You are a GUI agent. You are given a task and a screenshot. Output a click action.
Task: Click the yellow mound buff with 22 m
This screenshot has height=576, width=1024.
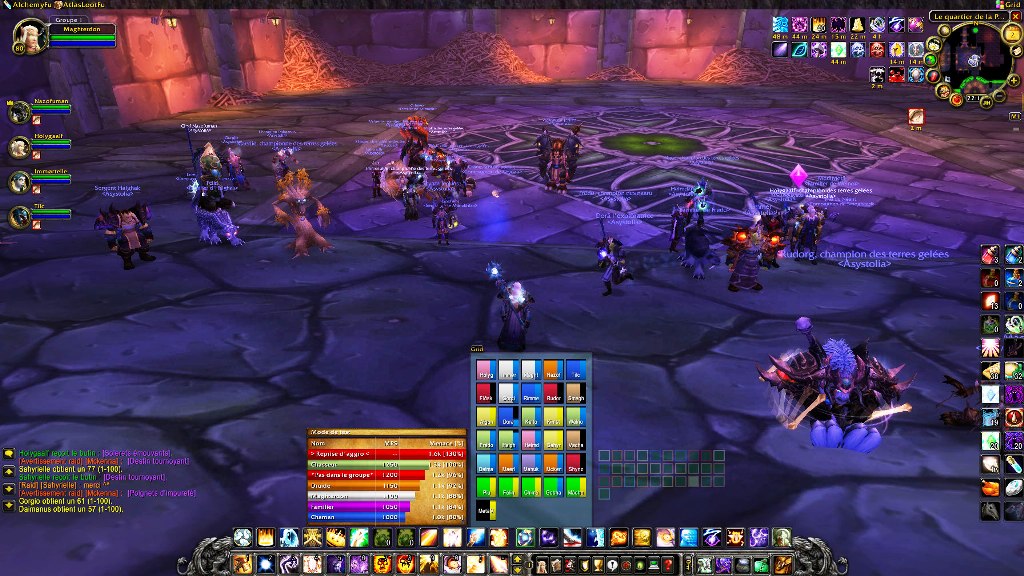tap(858, 24)
